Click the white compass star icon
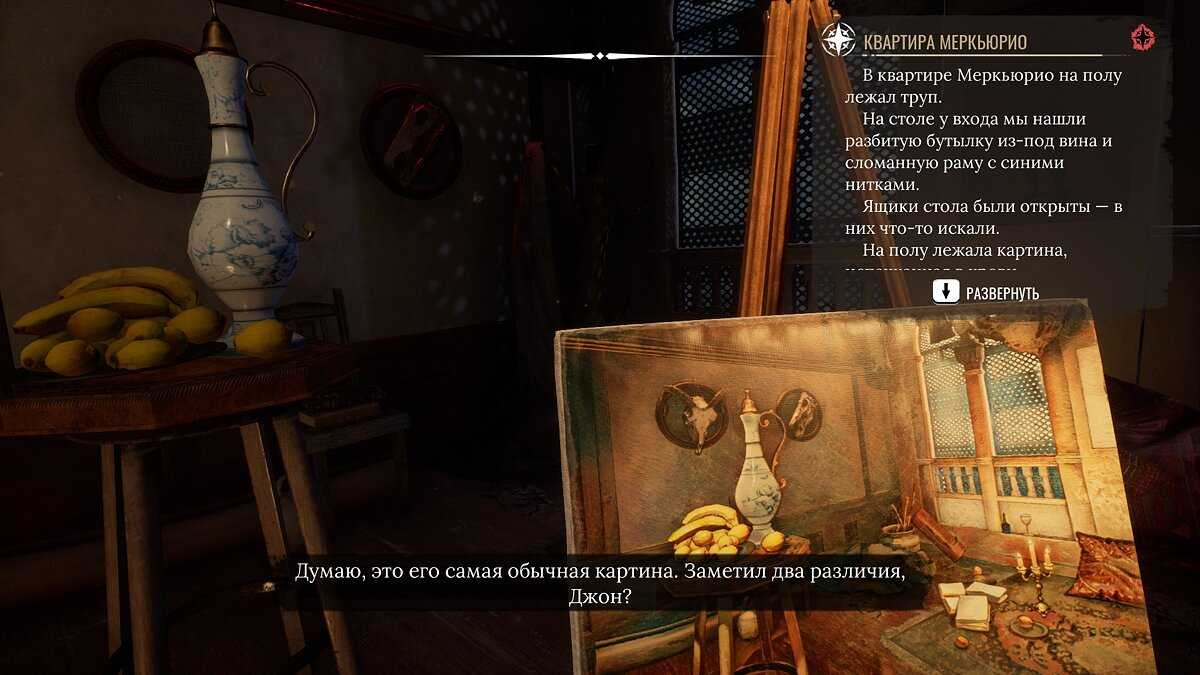 [x=836, y=40]
